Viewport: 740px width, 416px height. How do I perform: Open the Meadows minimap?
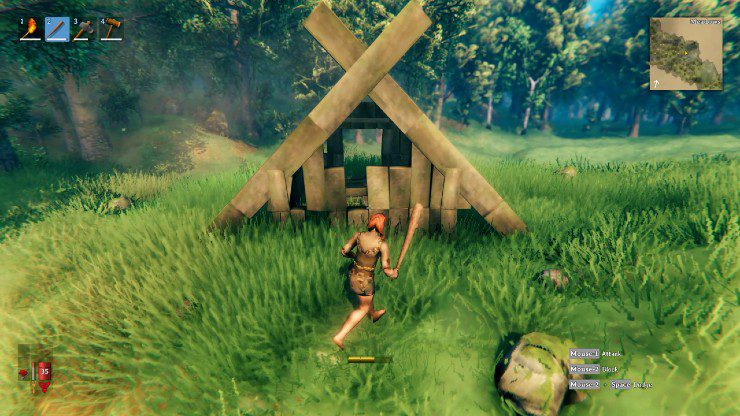[685, 54]
